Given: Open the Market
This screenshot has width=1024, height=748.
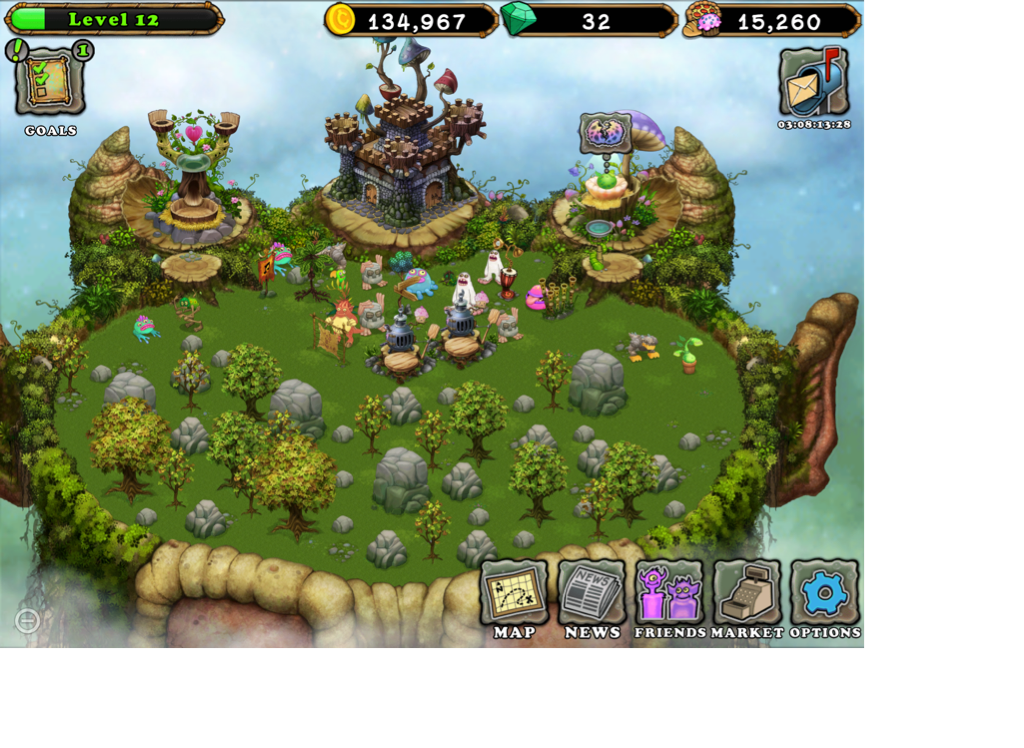Looking at the screenshot, I should [747, 593].
